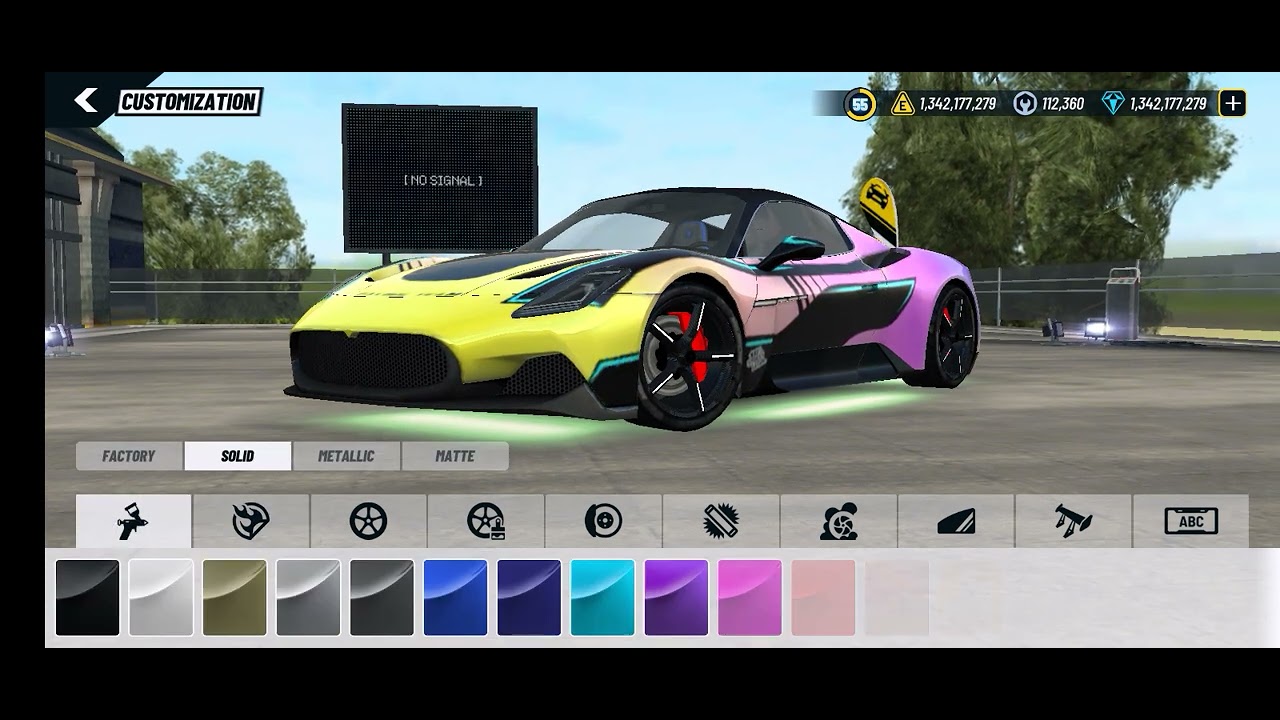The width and height of the screenshot is (1280, 720).
Task: Open the wheel rims category
Action: pos(368,521)
